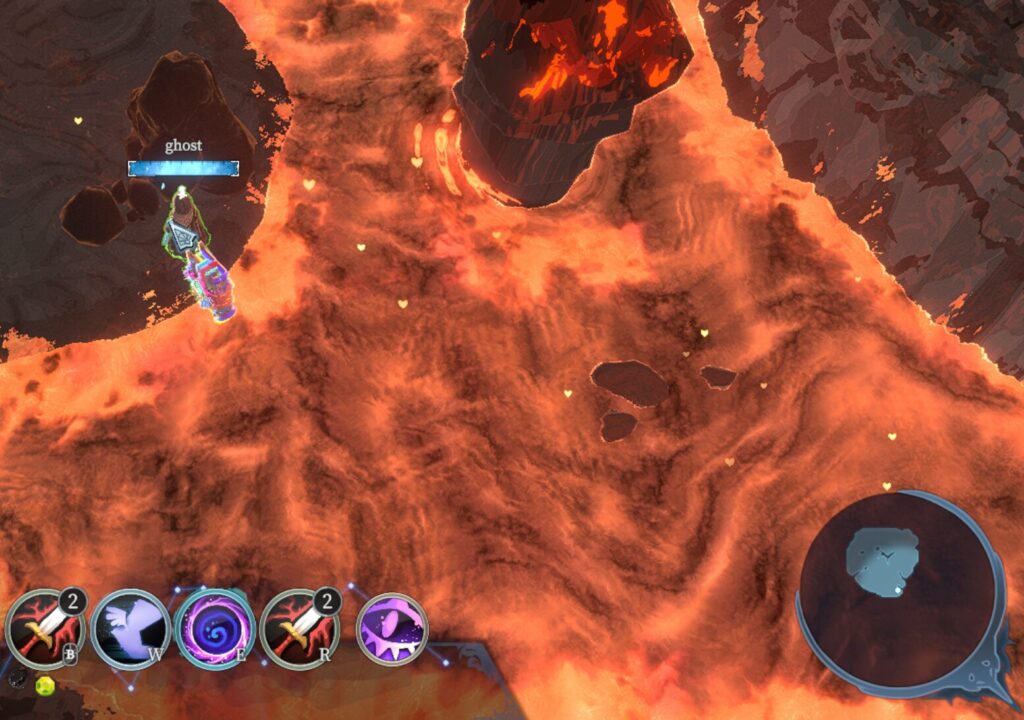Trigger the purple toothed monster ability

[392, 629]
